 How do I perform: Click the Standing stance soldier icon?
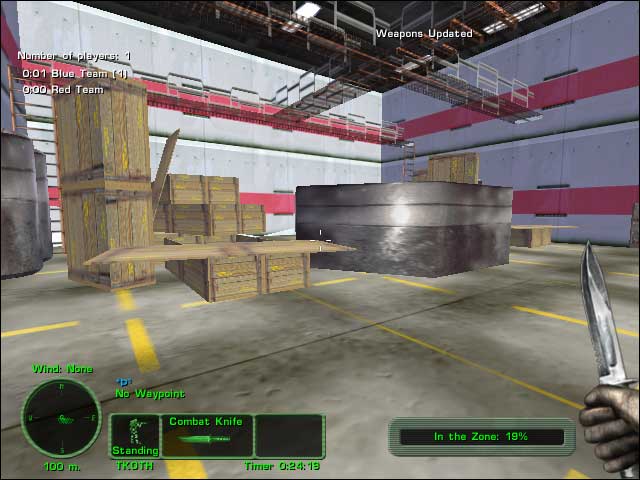132,433
